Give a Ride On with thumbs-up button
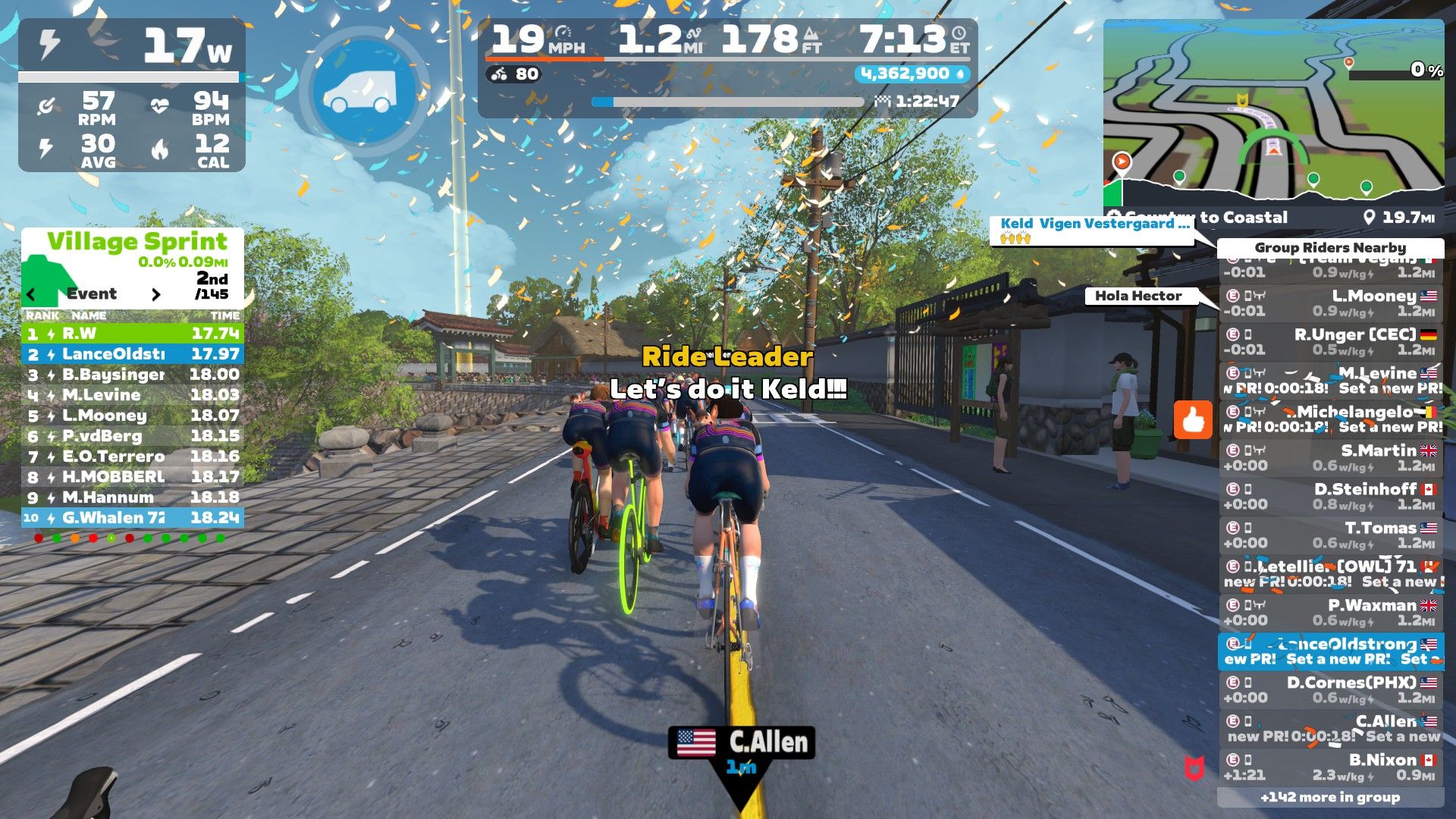The image size is (1456, 819). [1193, 419]
